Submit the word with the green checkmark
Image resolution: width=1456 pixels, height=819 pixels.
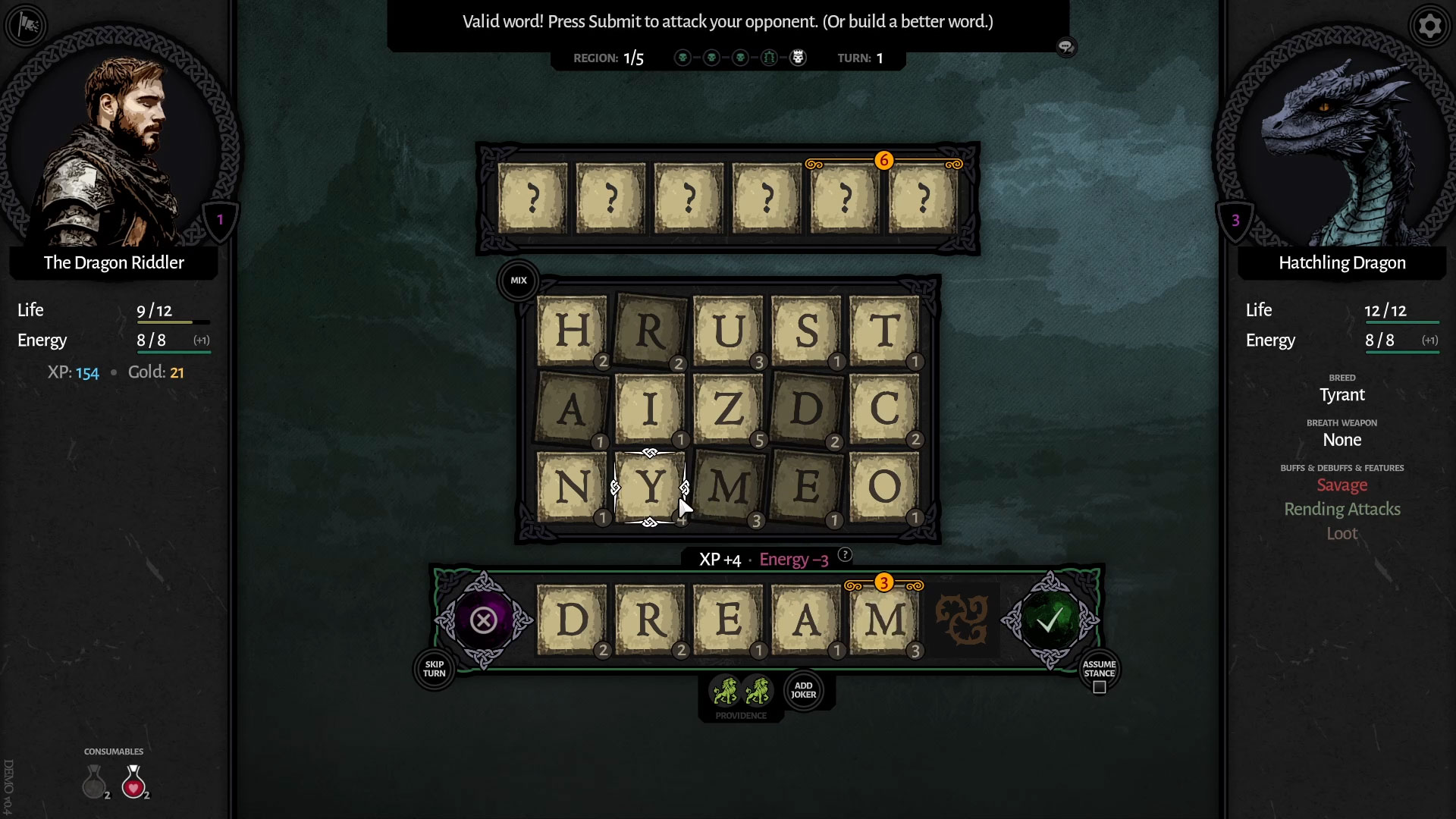coord(1050,621)
